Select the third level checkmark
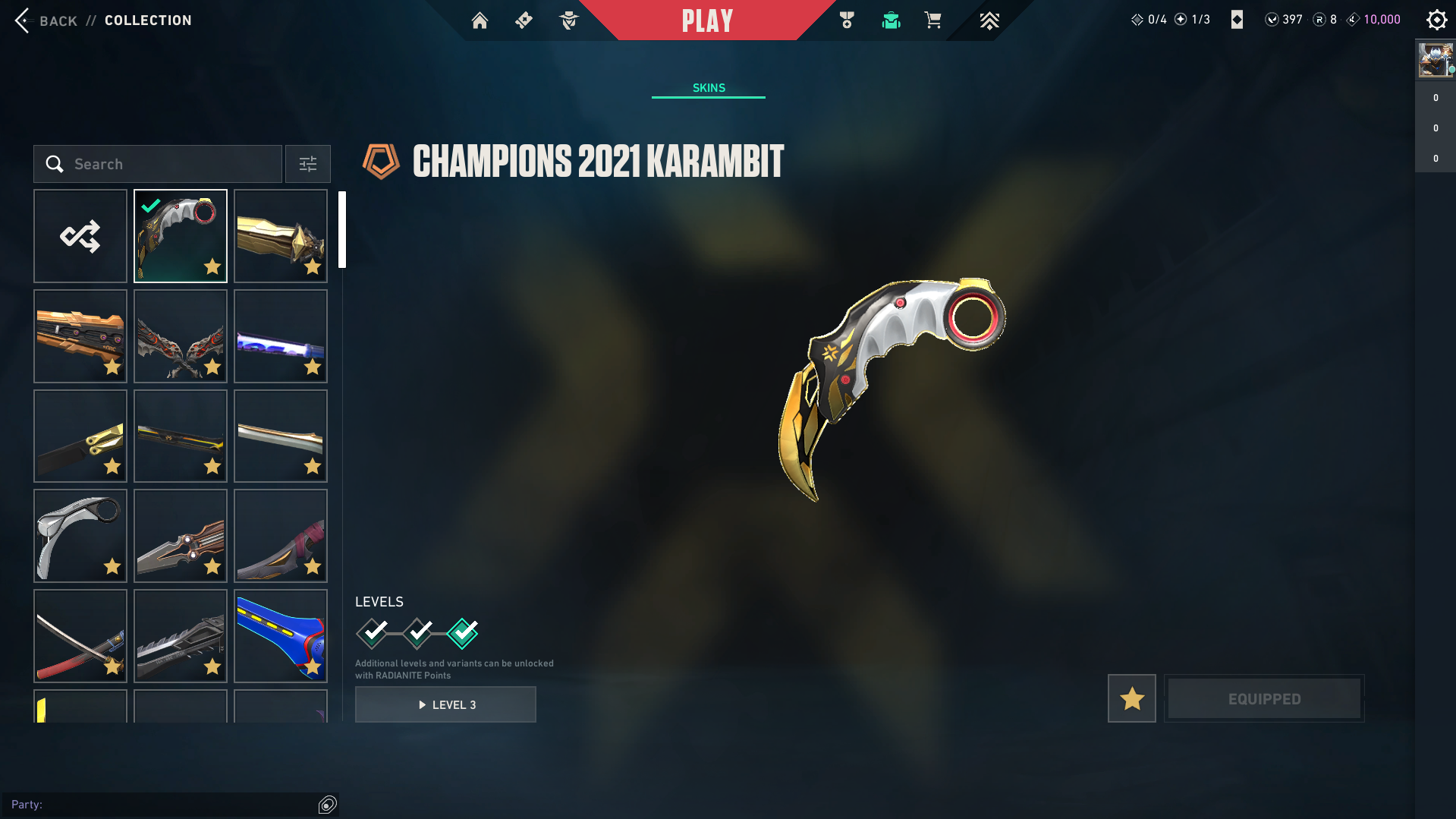 pyautogui.click(x=463, y=633)
